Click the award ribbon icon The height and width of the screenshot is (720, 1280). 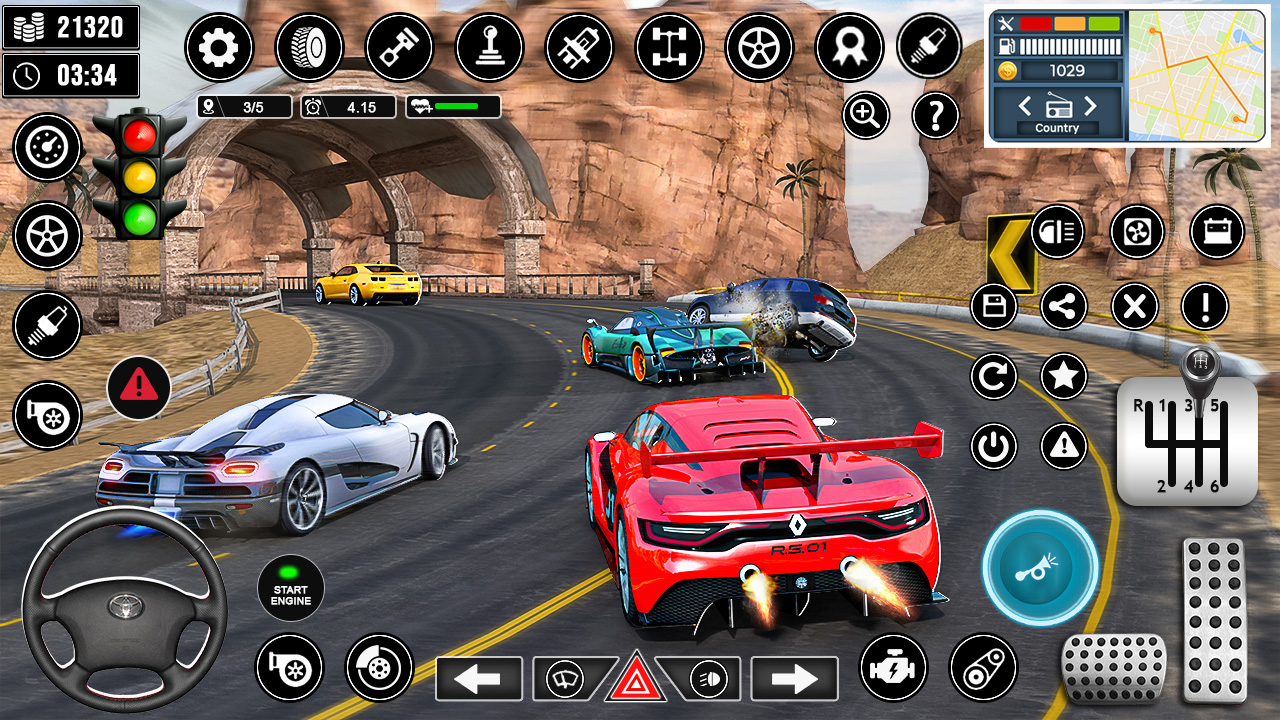(849, 47)
